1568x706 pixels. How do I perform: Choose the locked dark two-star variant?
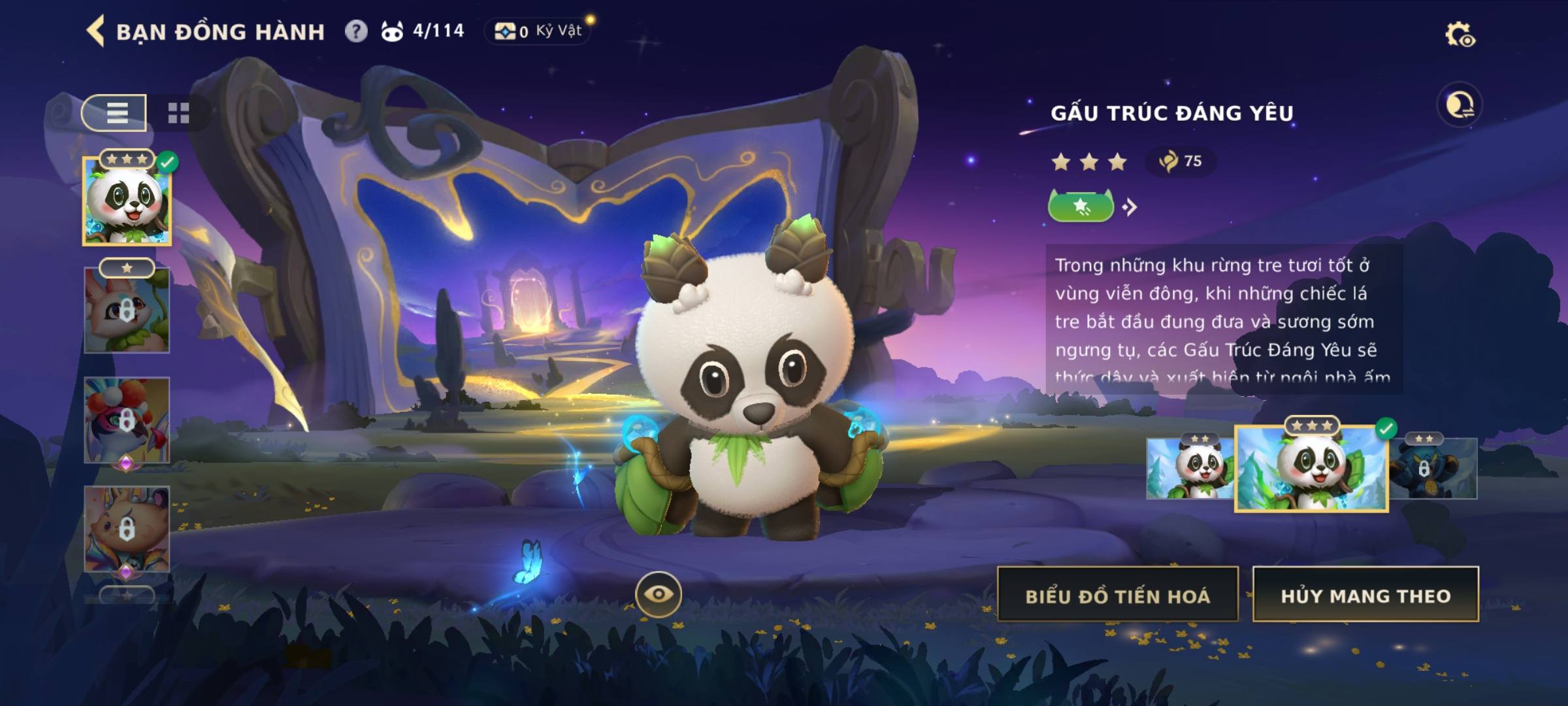[1433, 468]
